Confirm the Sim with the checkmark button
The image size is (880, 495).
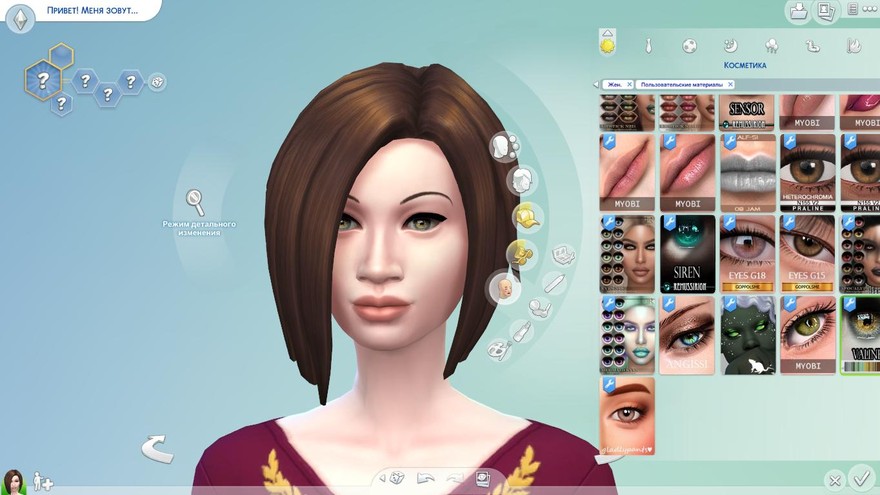(x=859, y=477)
